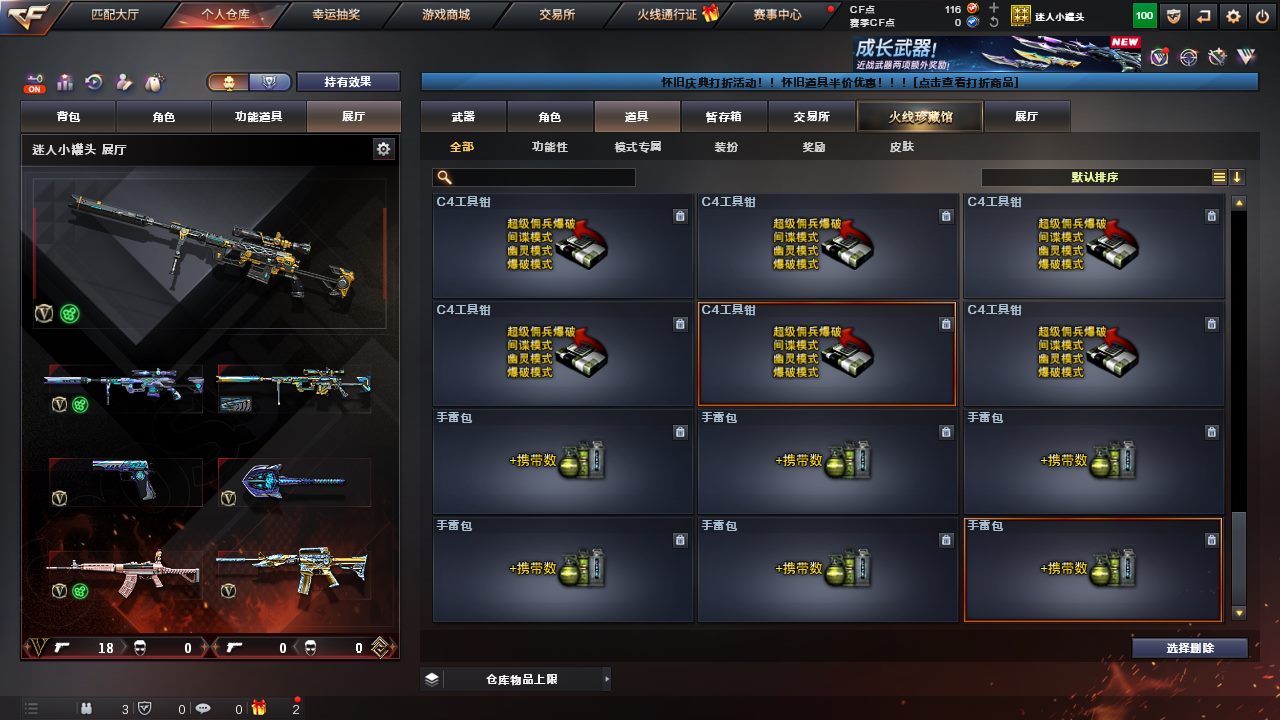The width and height of the screenshot is (1280, 720).
Task: Filter items by 模式专属 mode-exclusive
Action: (638, 147)
